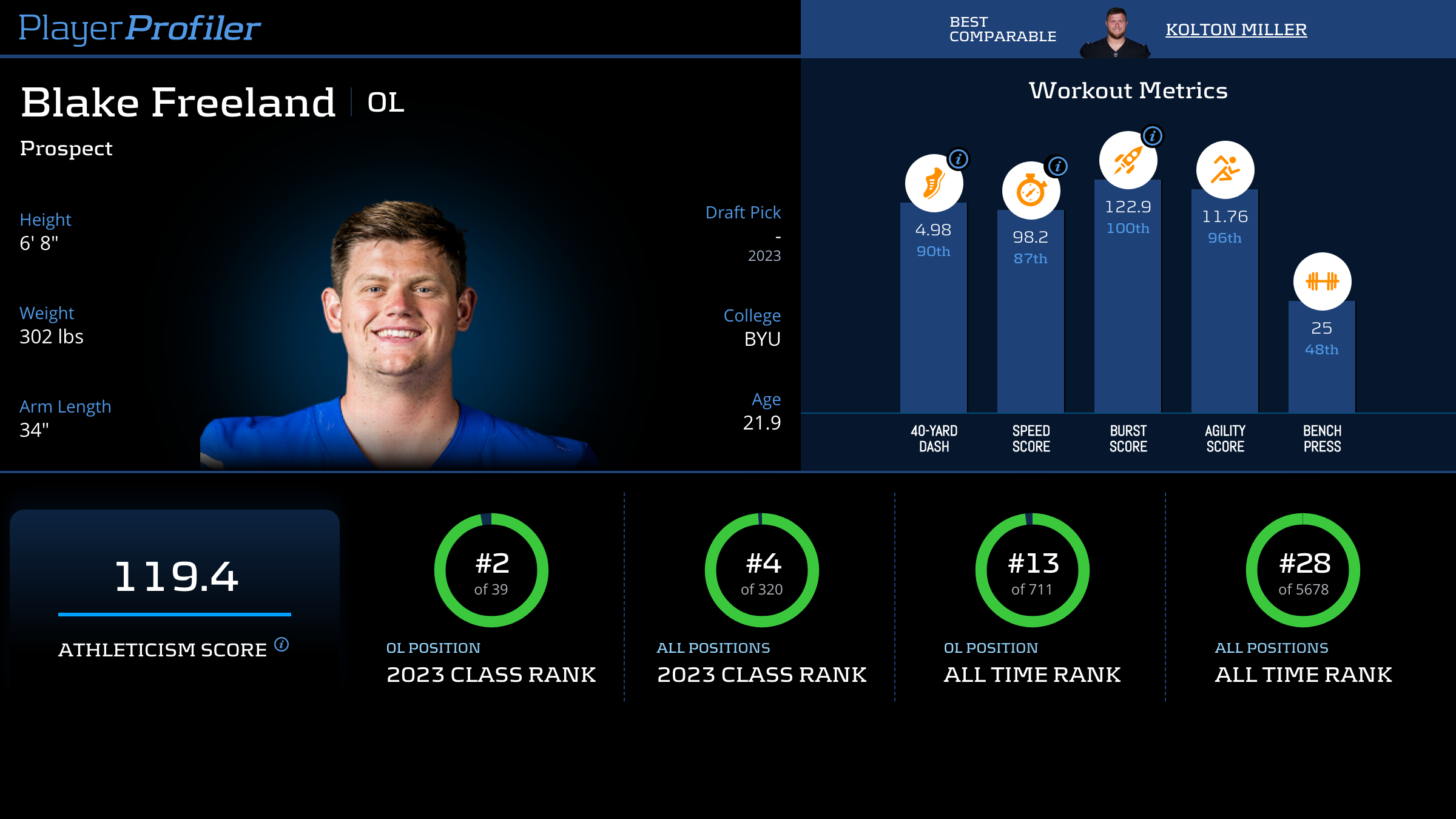Click the PlayerProfiler logo
1456x819 pixels.
click(140, 28)
